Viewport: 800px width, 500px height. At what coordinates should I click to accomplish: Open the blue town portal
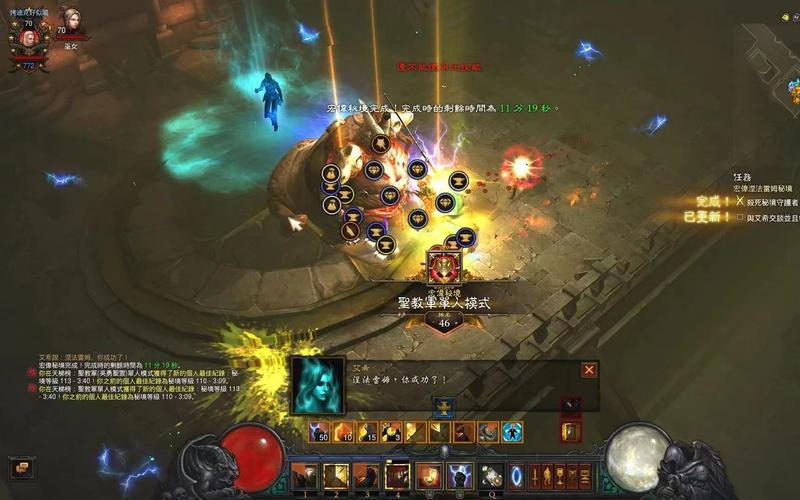[x=517, y=475]
